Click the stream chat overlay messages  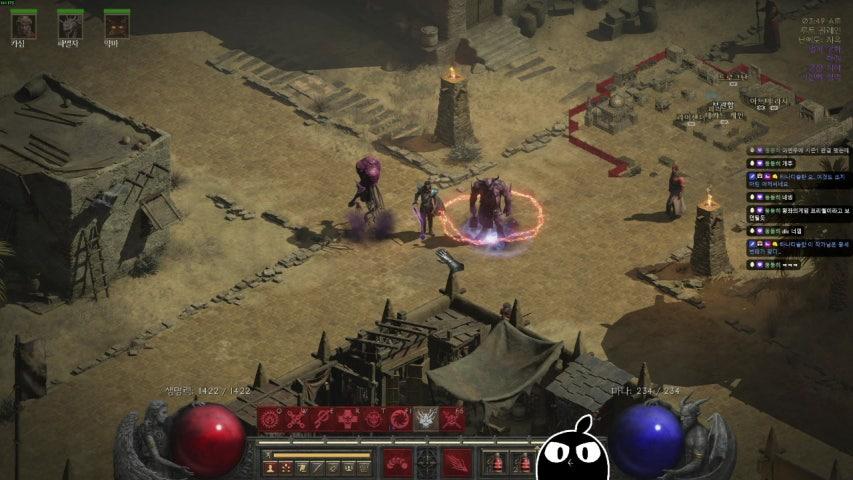[x=798, y=208]
